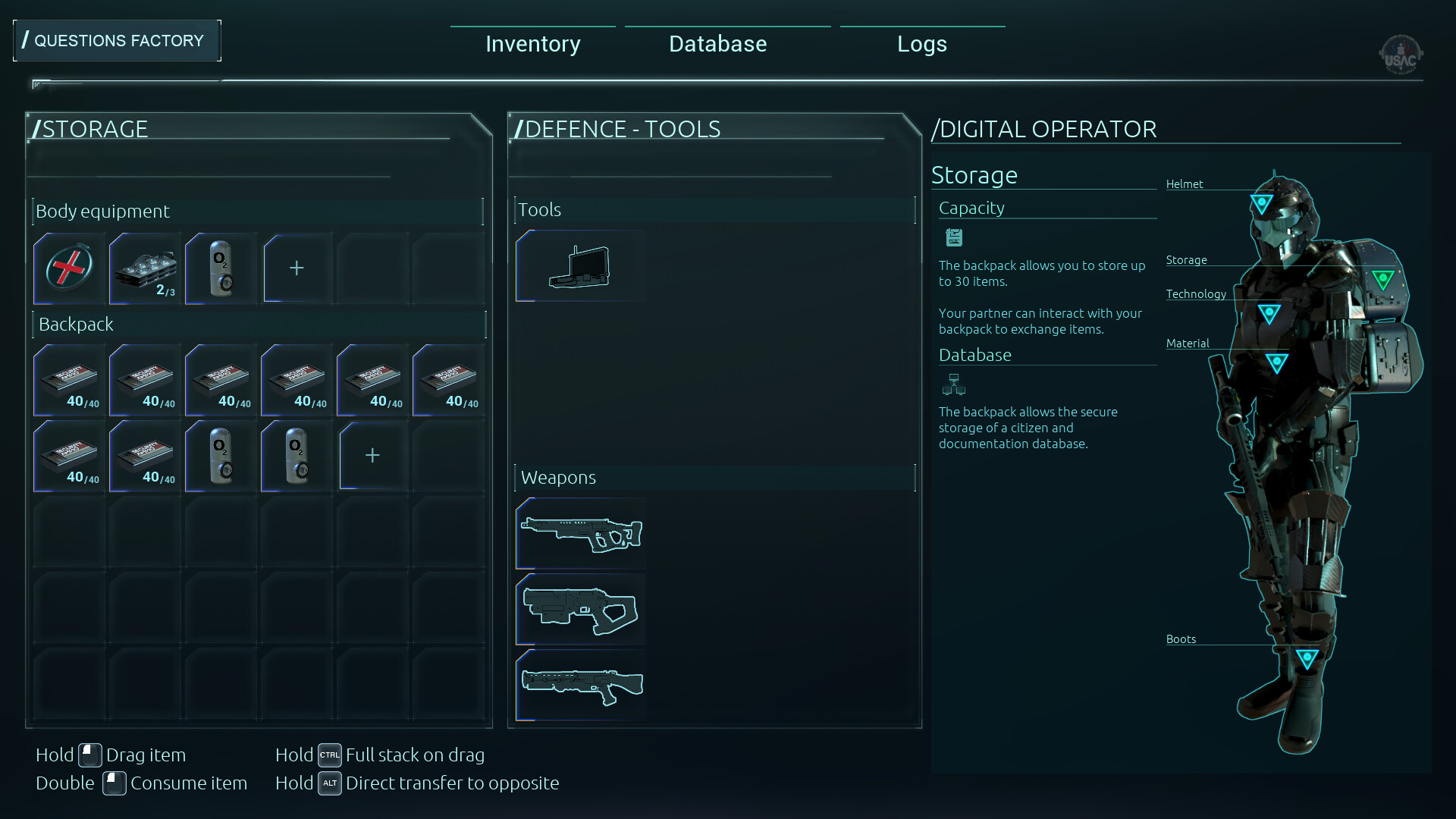Viewport: 1456px width, 819px height.
Task: Select the first Security Ammo stack
Action: (x=67, y=380)
